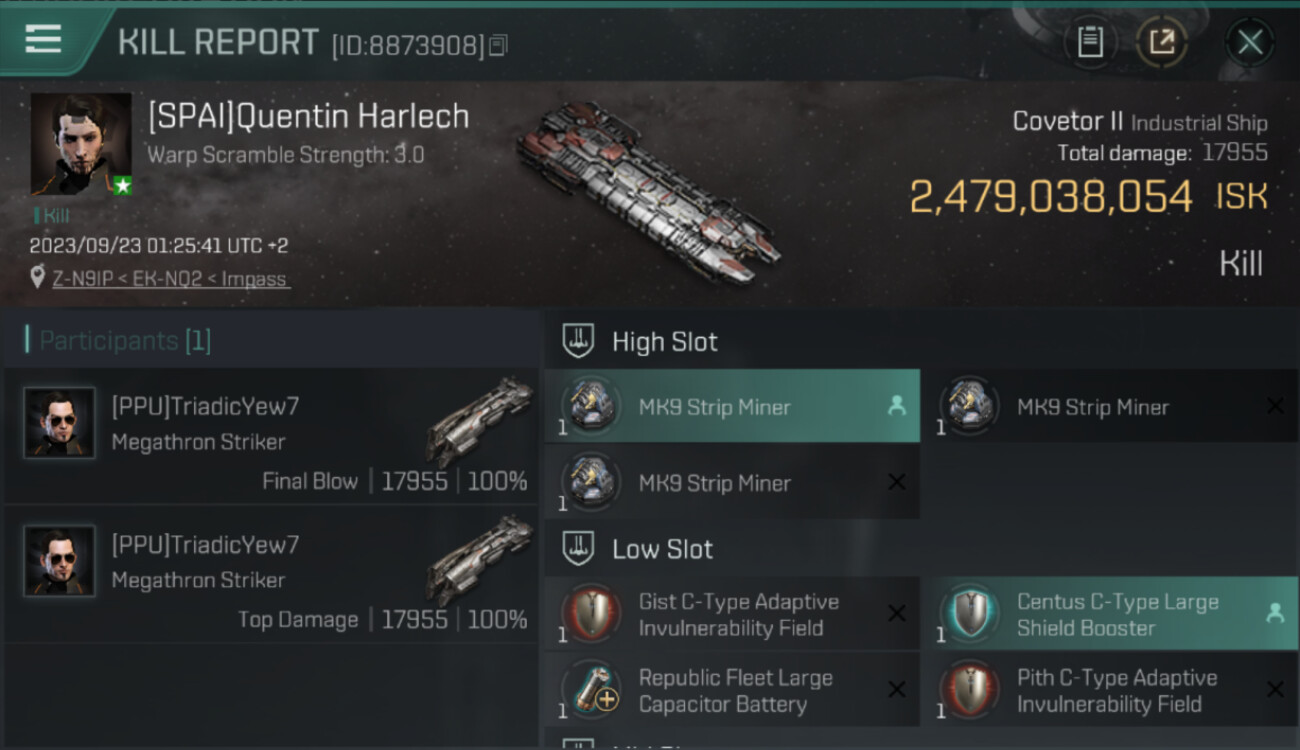Viewport: 1300px width, 750px height.
Task: Select the Final Blow participant row
Action: pyautogui.click(x=271, y=435)
